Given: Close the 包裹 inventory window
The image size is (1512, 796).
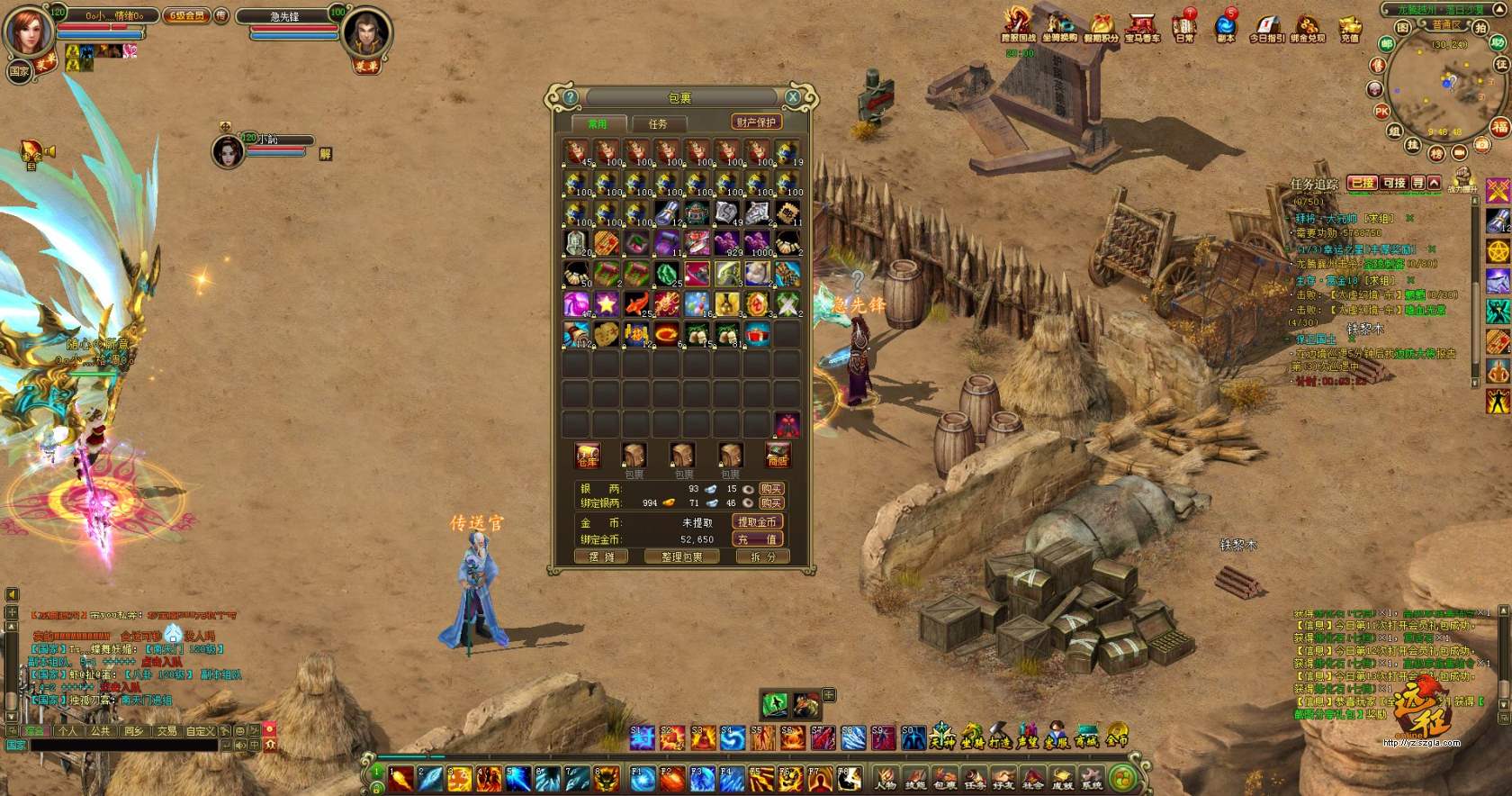Looking at the screenshot, I should tap(793, 97).
